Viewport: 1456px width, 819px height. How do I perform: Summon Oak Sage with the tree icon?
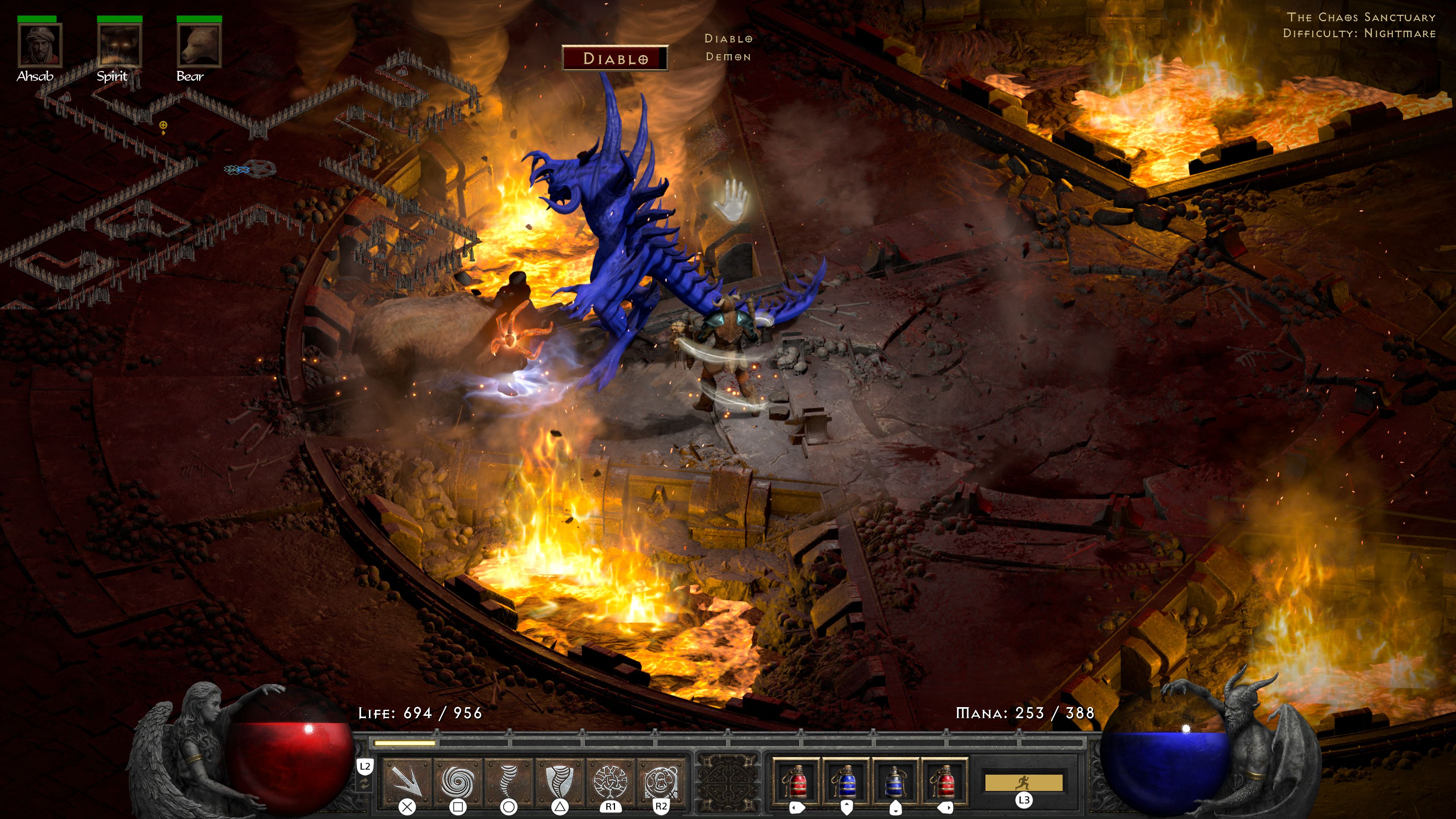coord(610,780)
